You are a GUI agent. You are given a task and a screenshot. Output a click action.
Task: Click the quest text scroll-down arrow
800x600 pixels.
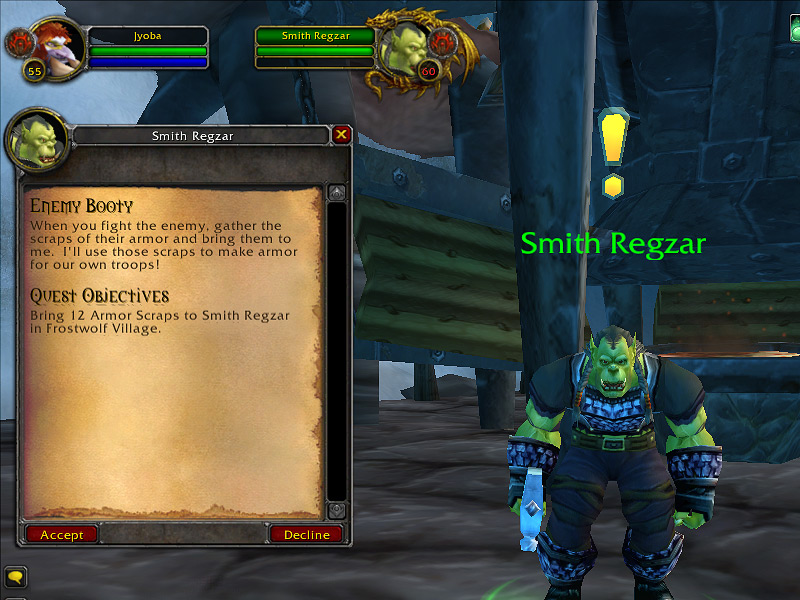(x=337, y=510)
